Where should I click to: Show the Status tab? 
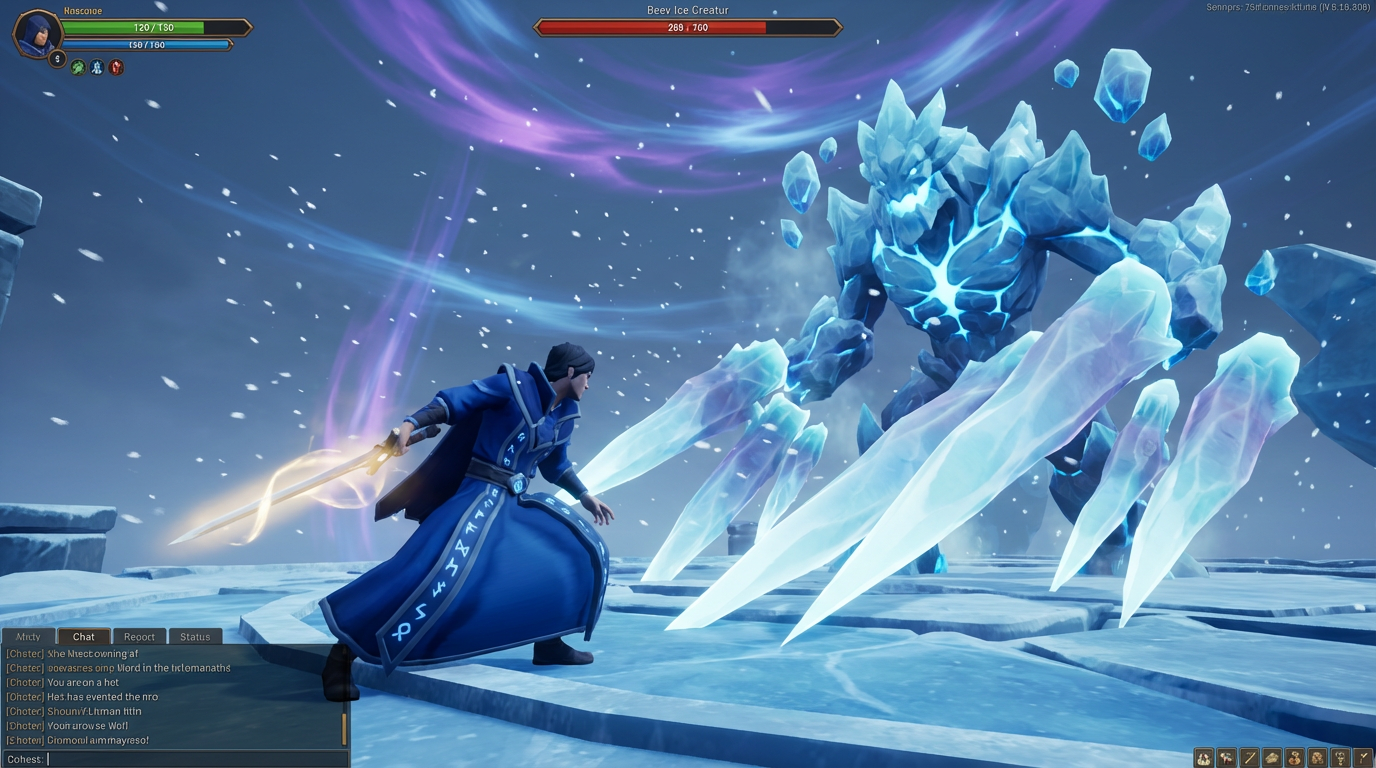195,637
